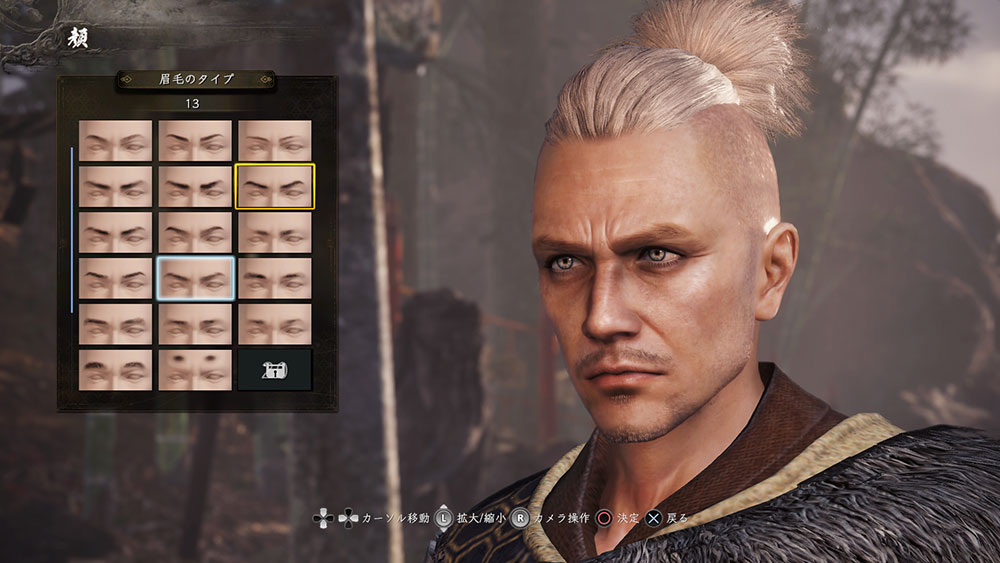Select the yellow-outlined eyebrow thumbnail

pyautogui.click(x=274, y=187)
